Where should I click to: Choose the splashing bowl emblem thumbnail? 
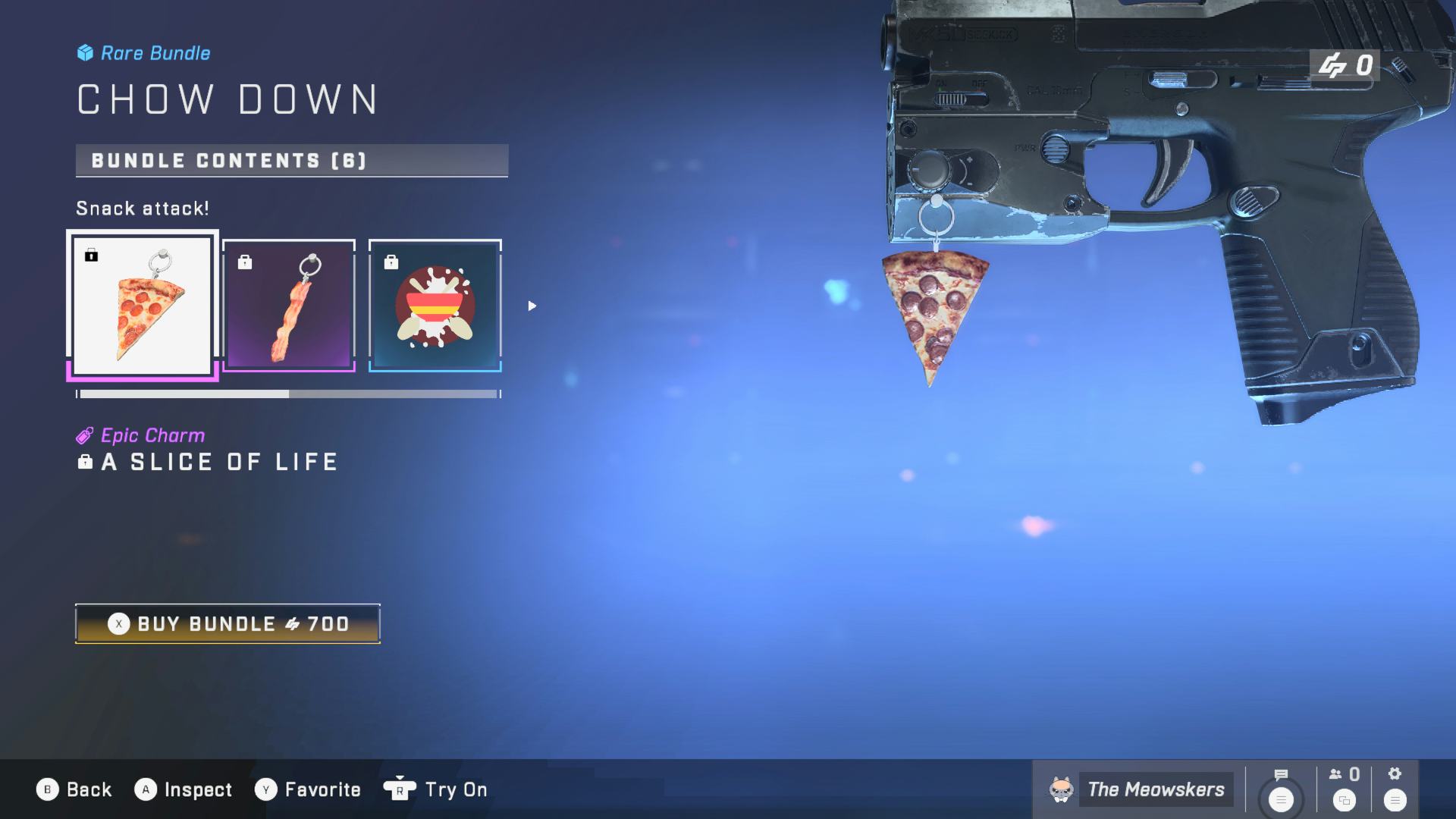click(x=435, y=306)
